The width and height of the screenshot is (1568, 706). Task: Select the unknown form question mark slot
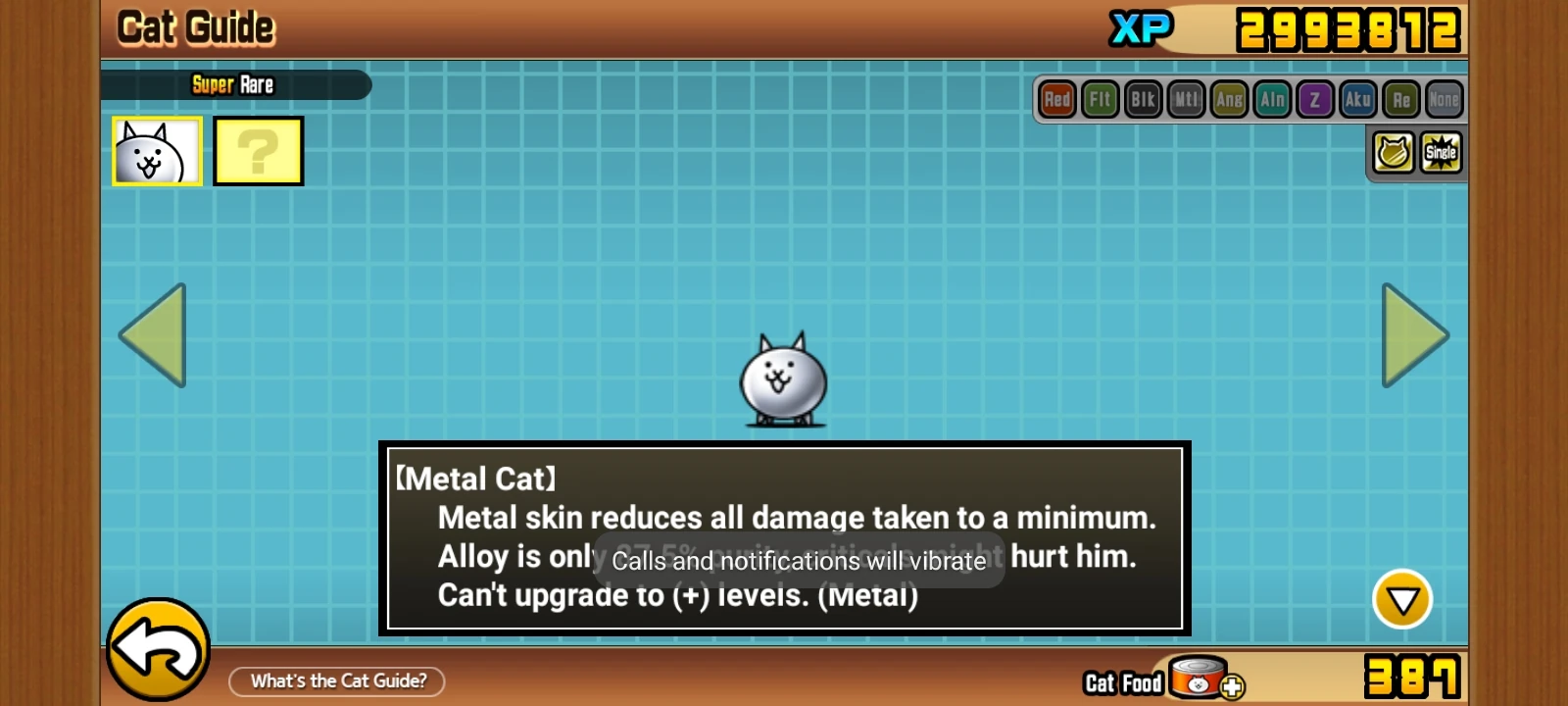tap(257, 150)
